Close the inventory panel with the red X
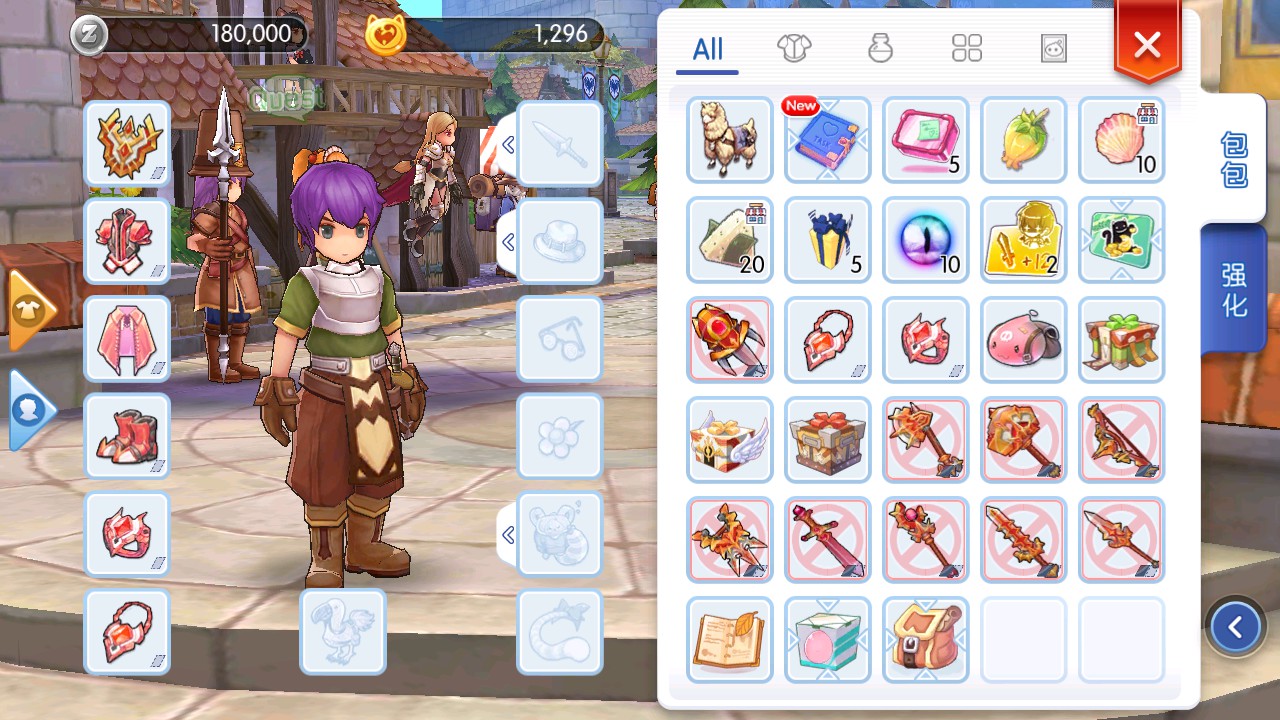Screen dimensions: 1280x720 click(1147, 45)
